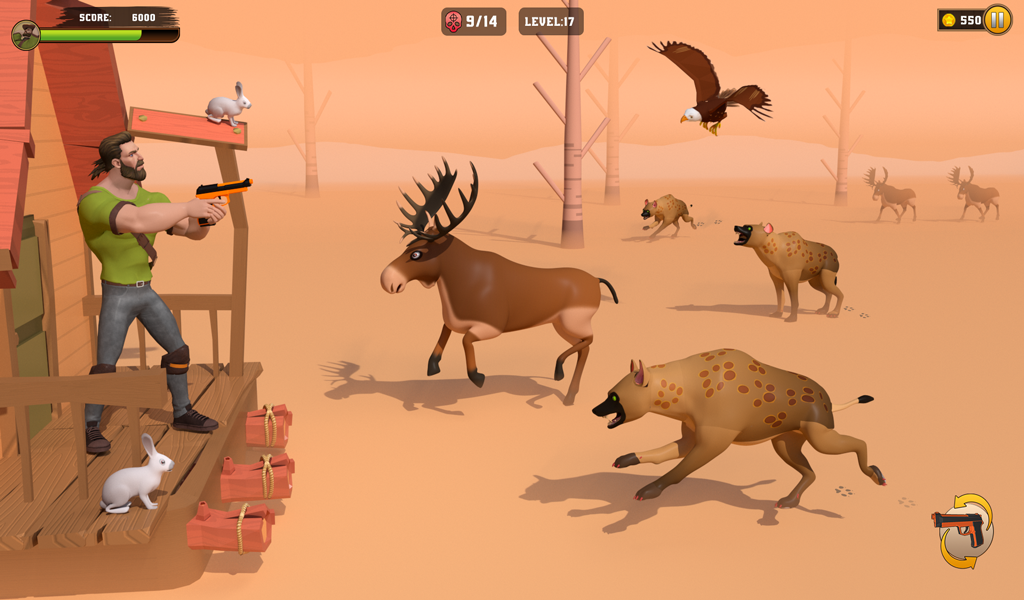Pause the game with the yellow button

point(997,20)
